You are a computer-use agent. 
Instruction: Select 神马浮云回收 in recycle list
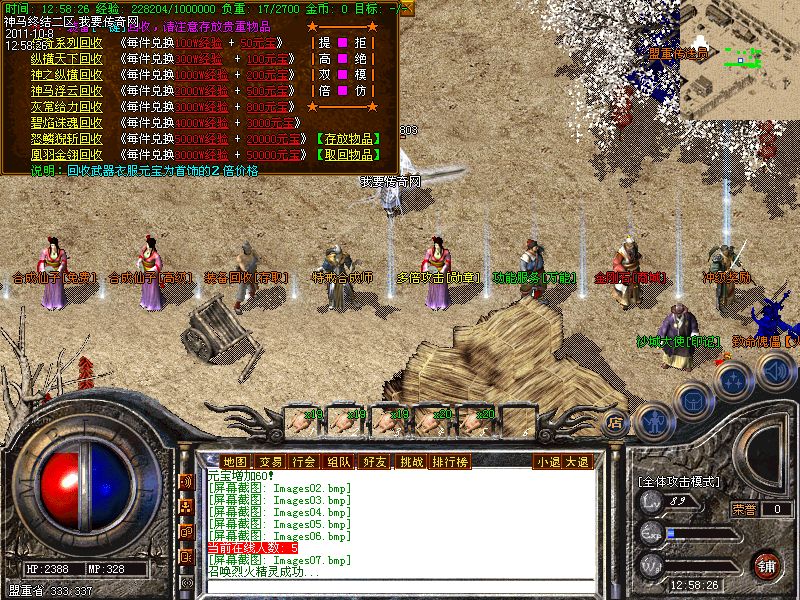[66, 91]
